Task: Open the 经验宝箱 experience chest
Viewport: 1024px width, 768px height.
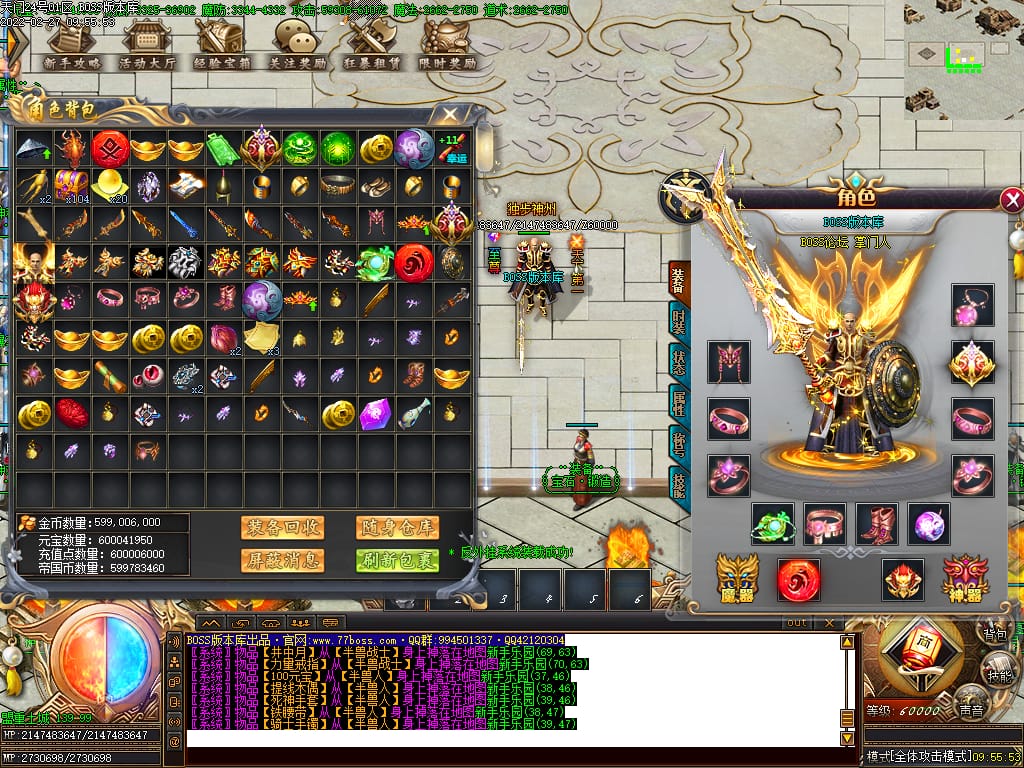Action: click(x=220, y=45)
